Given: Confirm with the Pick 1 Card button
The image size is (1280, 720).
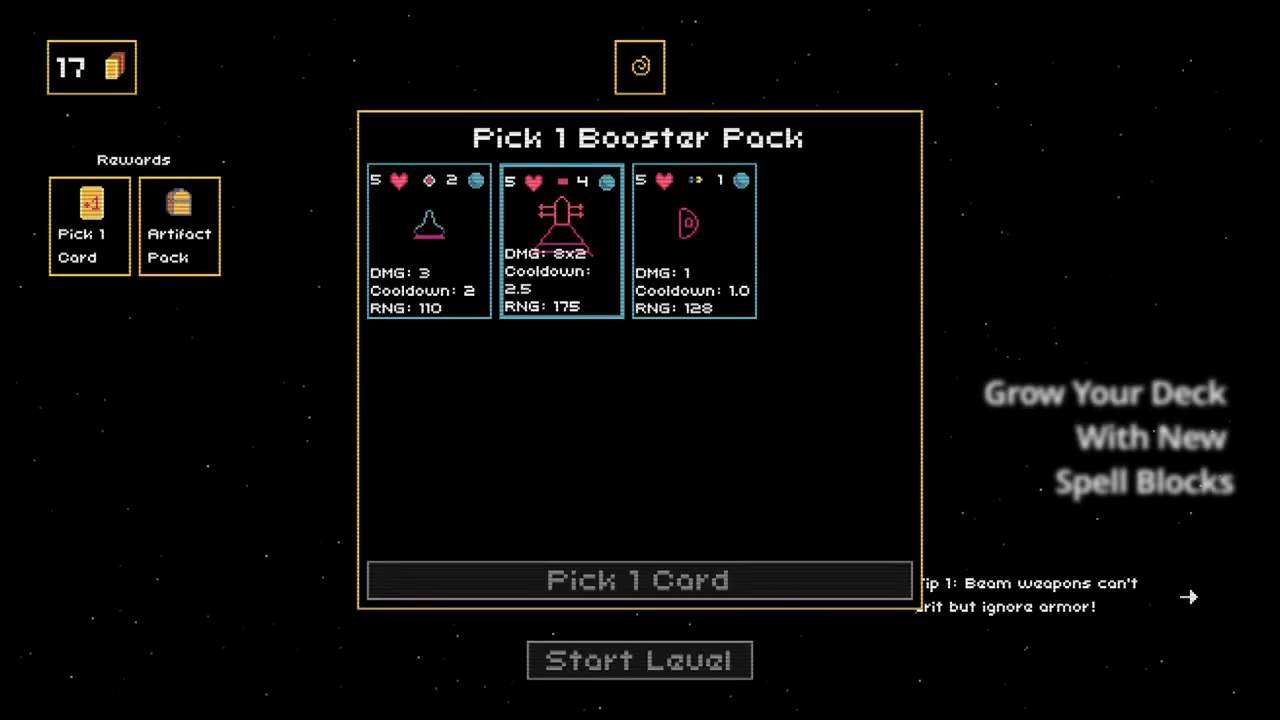Looking at the screenshot, I should pyautogui.click(x=639, y=581).
